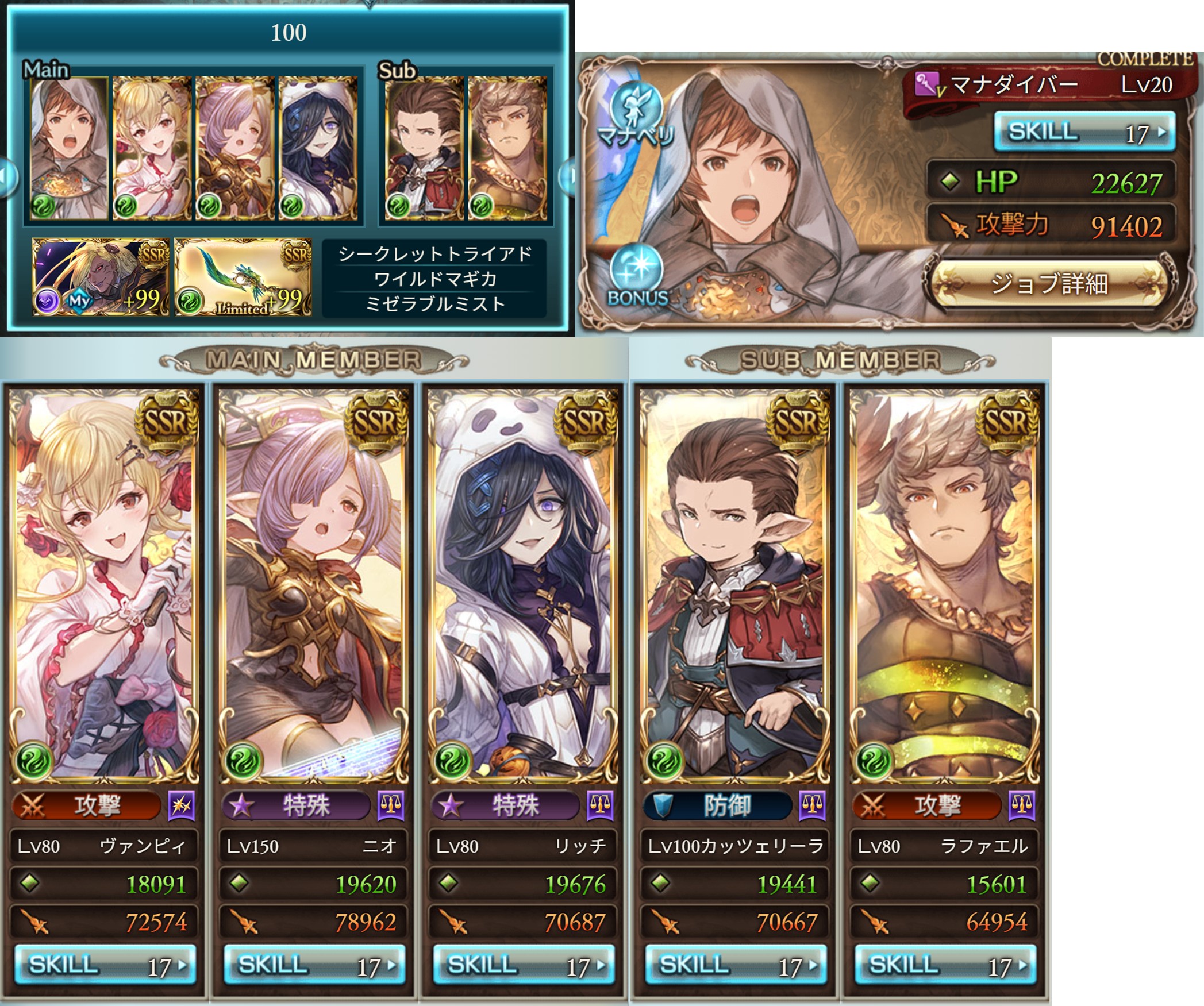
Task: Open the ジョブ詳細 job details button
Action: (1049, 284)
